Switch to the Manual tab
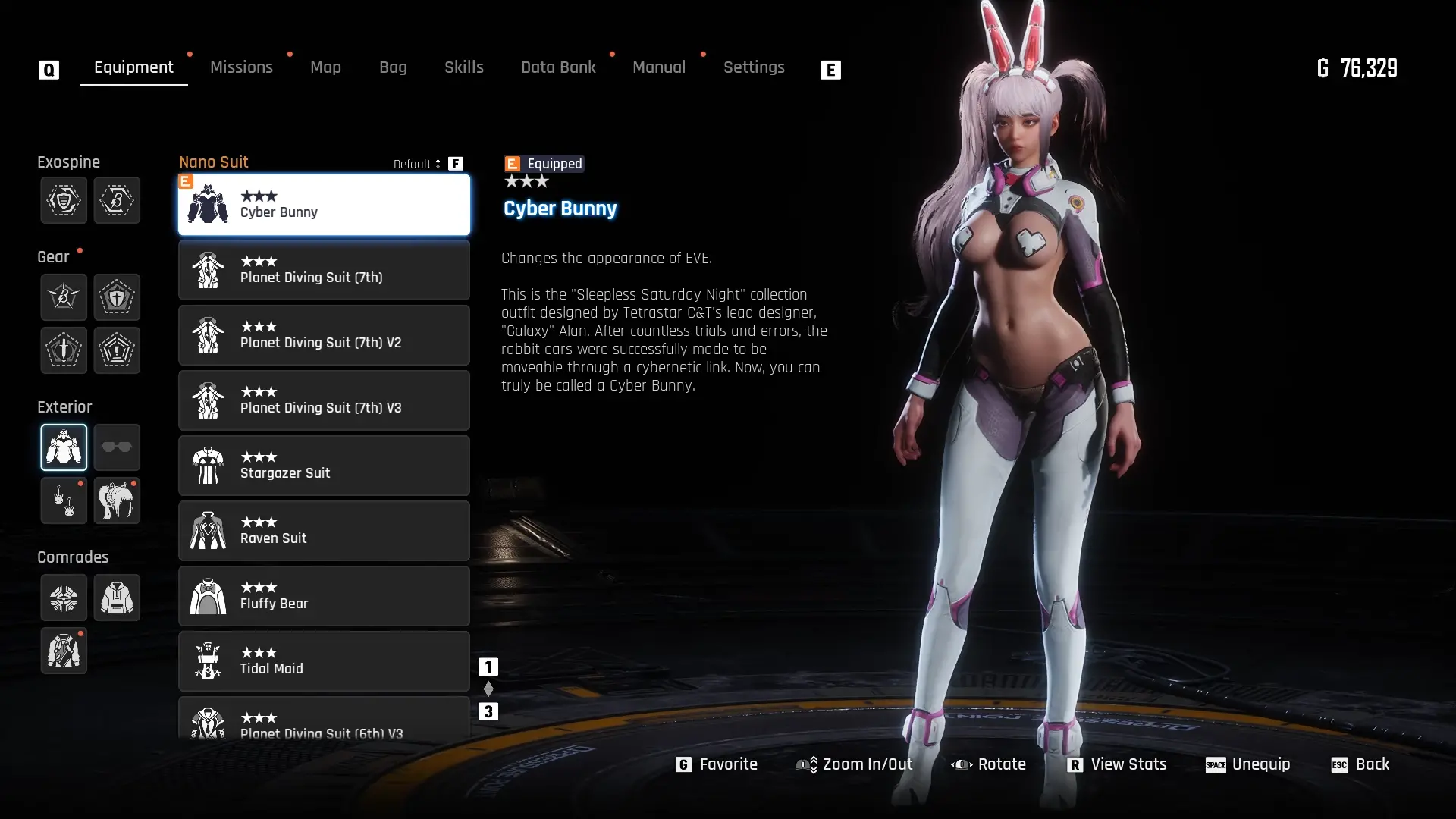Screen dimensions: 1456x819 click(658, 67)
